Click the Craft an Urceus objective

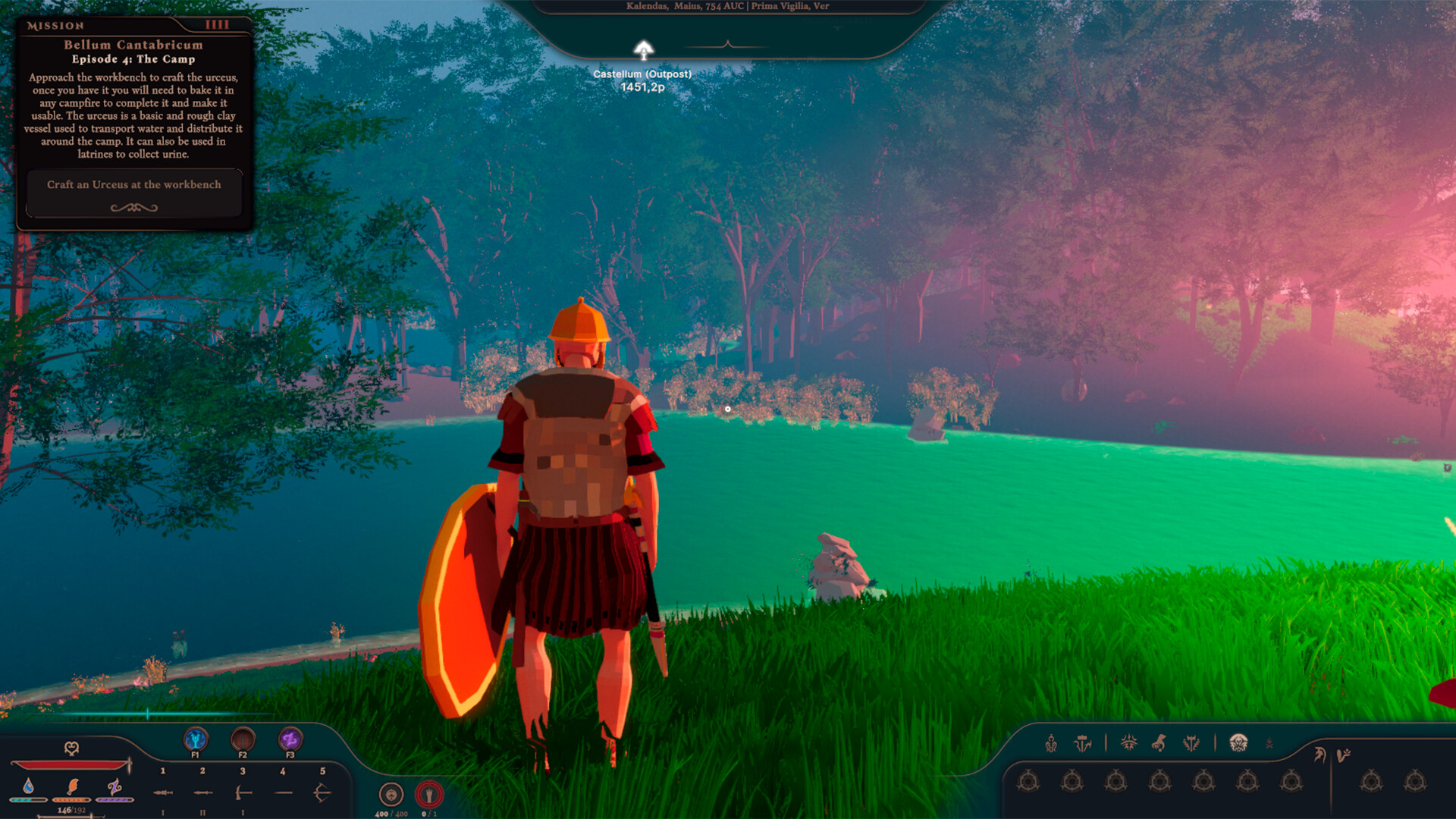134,185
